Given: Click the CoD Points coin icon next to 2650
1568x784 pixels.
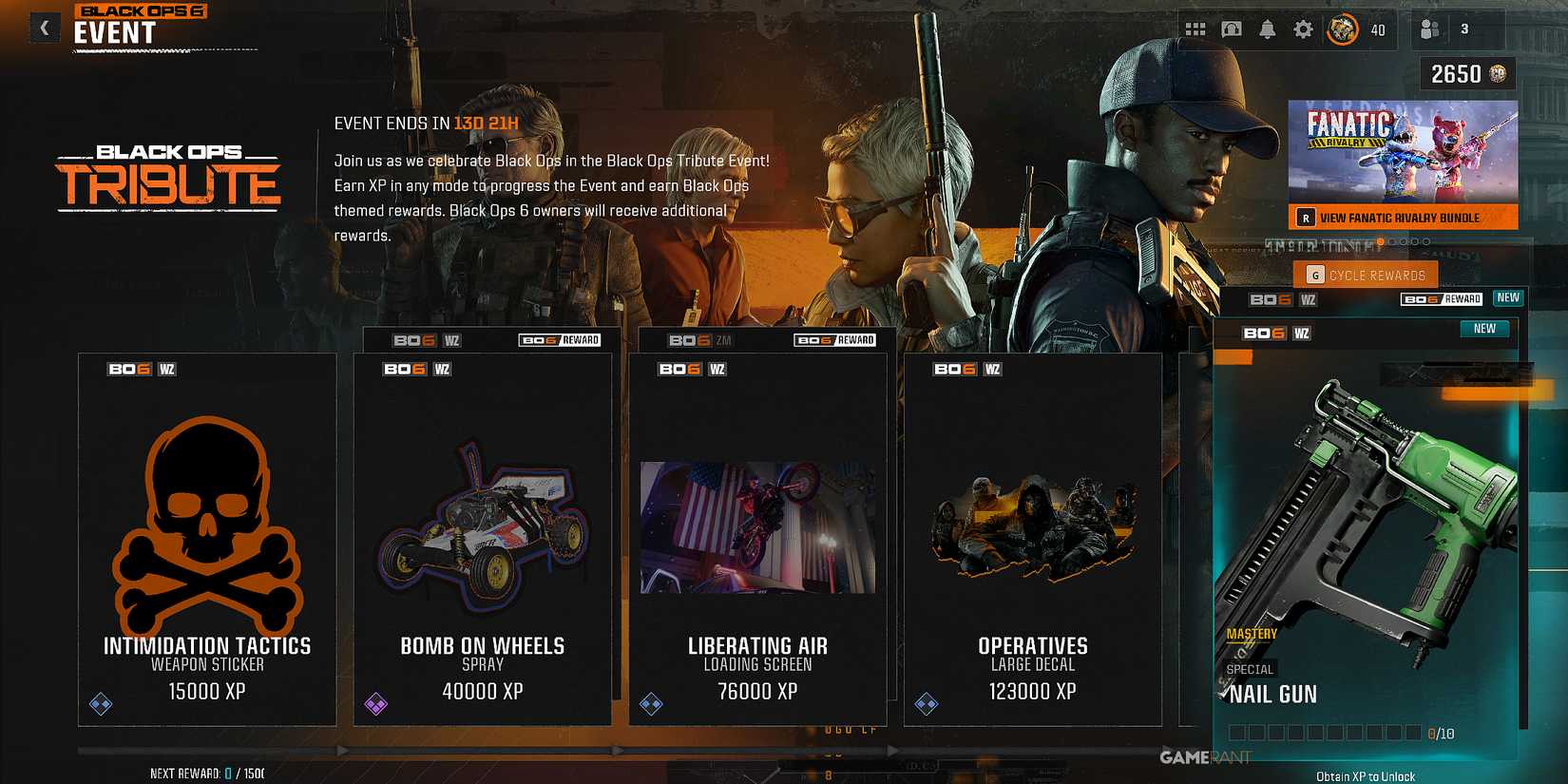Looking at the screenshot, I should pos(1499,72).
